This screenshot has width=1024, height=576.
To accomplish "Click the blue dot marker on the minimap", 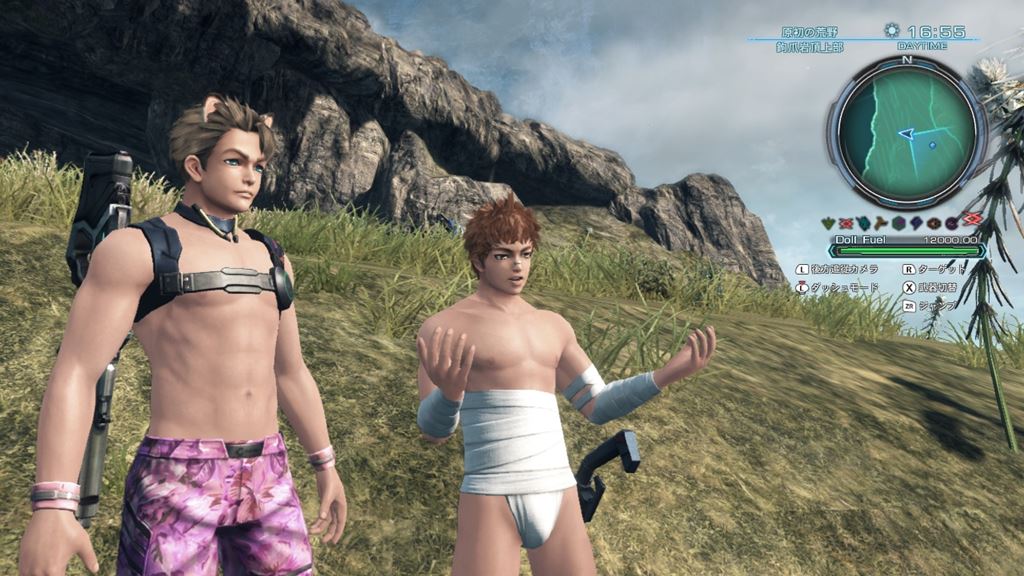I will (932, 145).
